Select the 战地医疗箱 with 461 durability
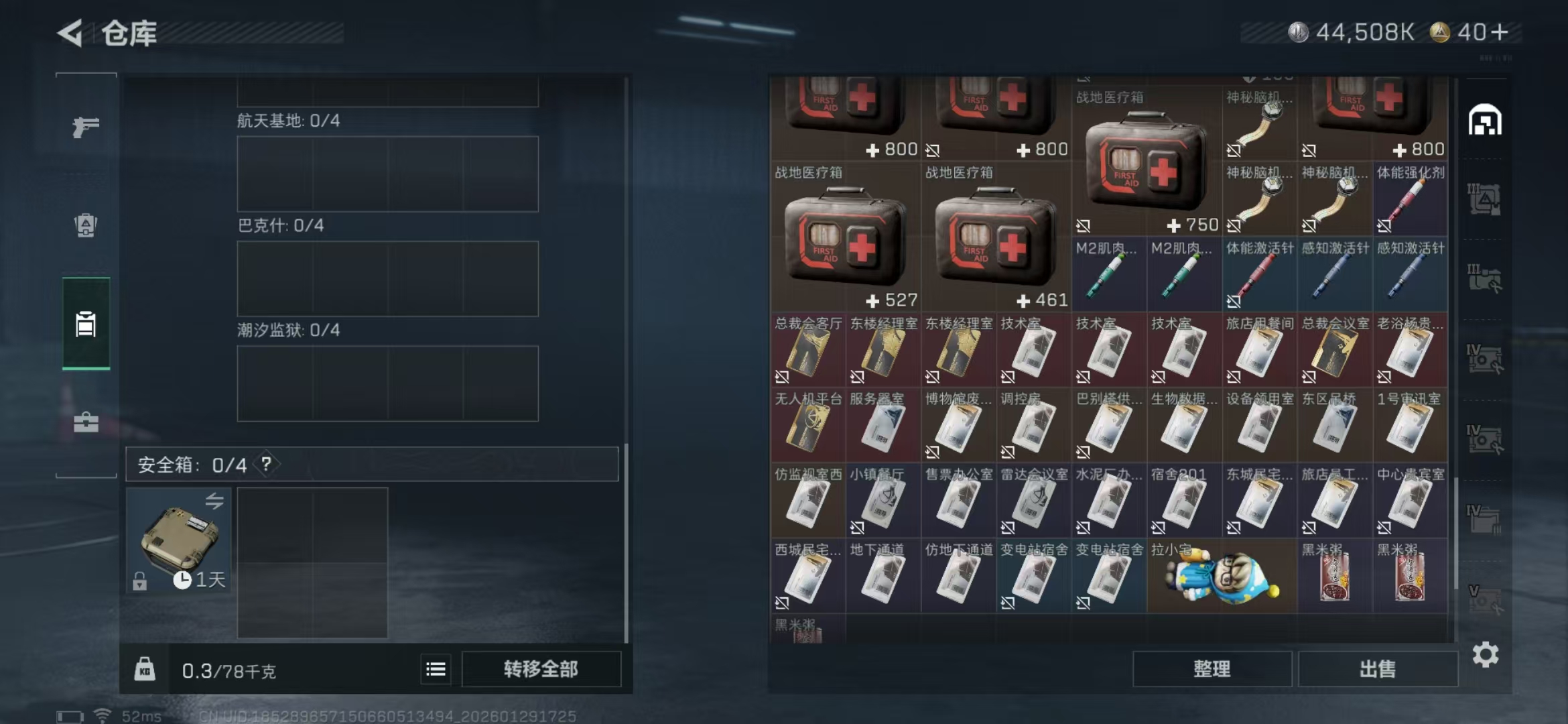This screenshot has height=724, width=1568. pyautogui.click(x=996, y=238)
